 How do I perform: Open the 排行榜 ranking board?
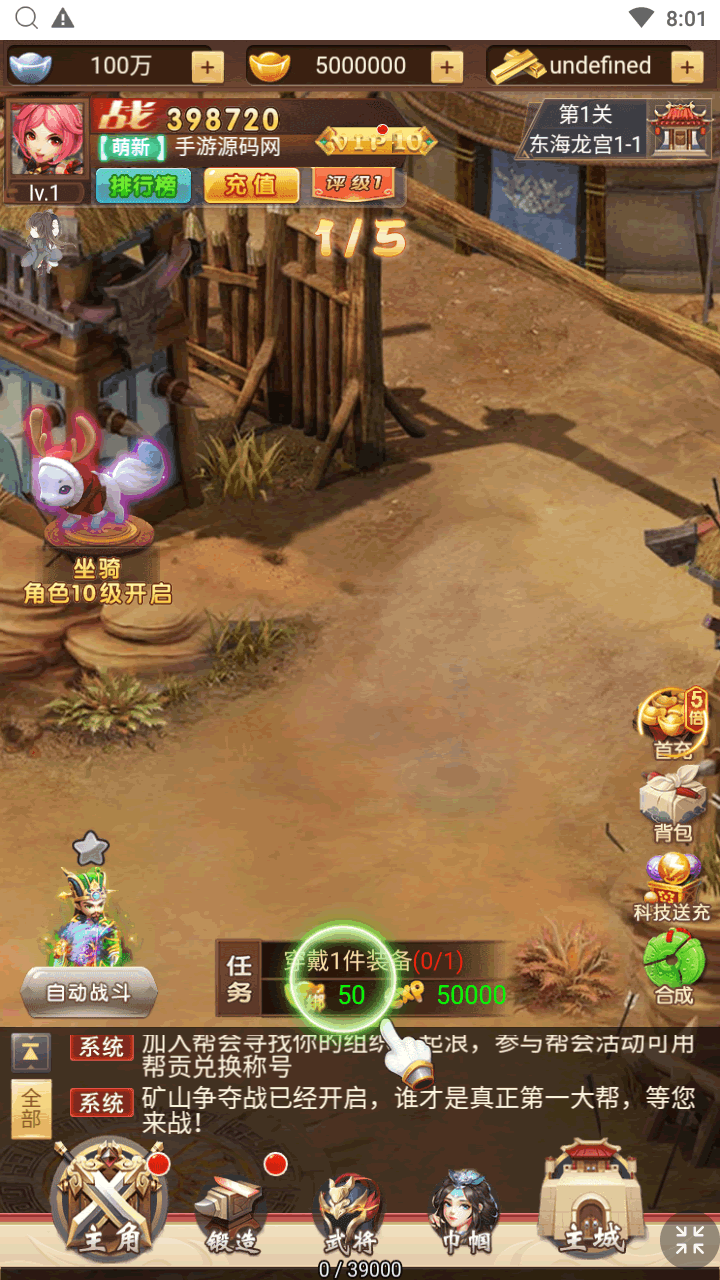pos(143,185)
